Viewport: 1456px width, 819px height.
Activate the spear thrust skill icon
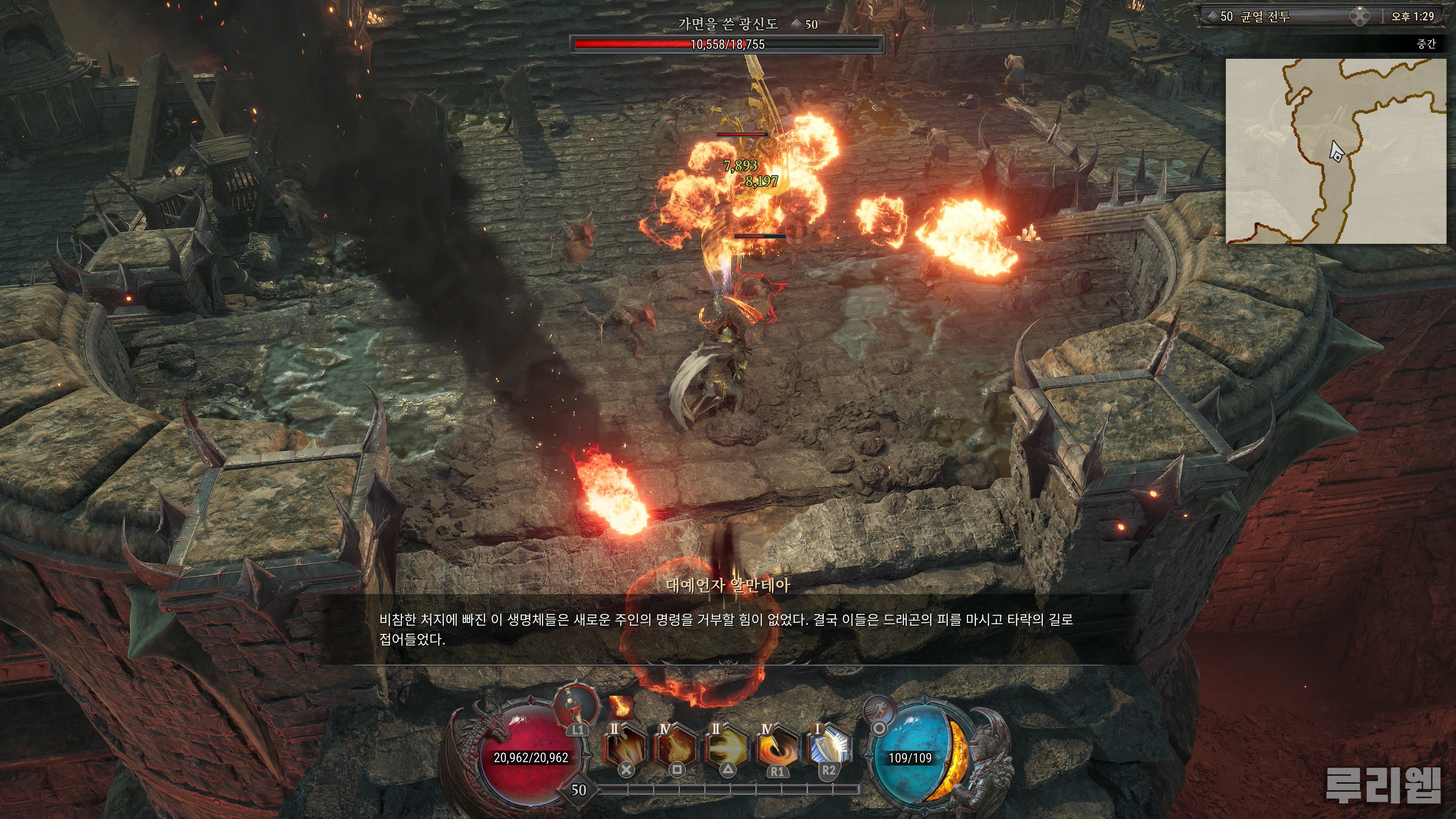pyautogui.click(x=624, y=748)
